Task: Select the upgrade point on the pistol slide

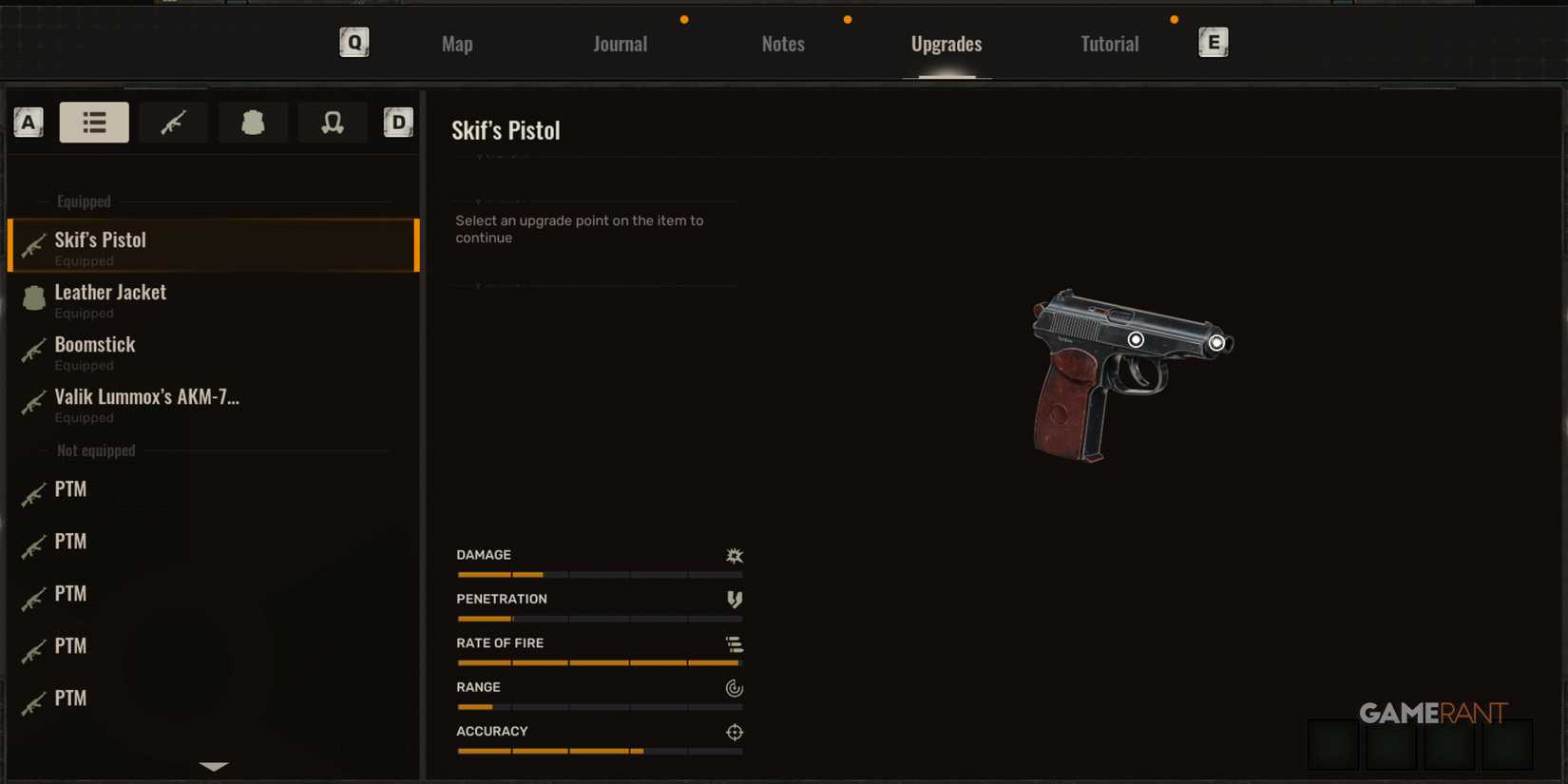Action: (x=1138, y=338)
